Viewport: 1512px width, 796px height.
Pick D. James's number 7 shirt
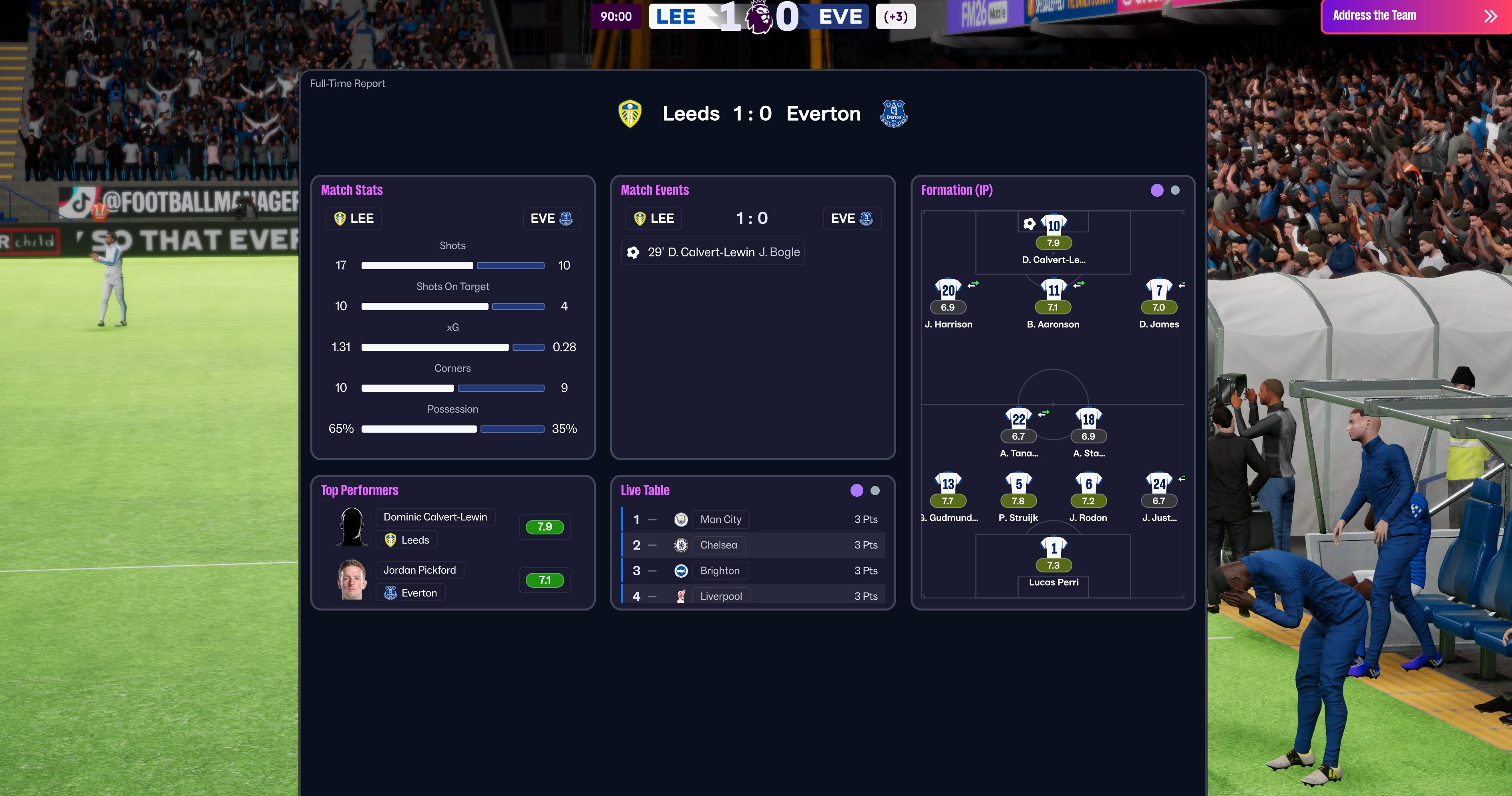point(1159,290)
